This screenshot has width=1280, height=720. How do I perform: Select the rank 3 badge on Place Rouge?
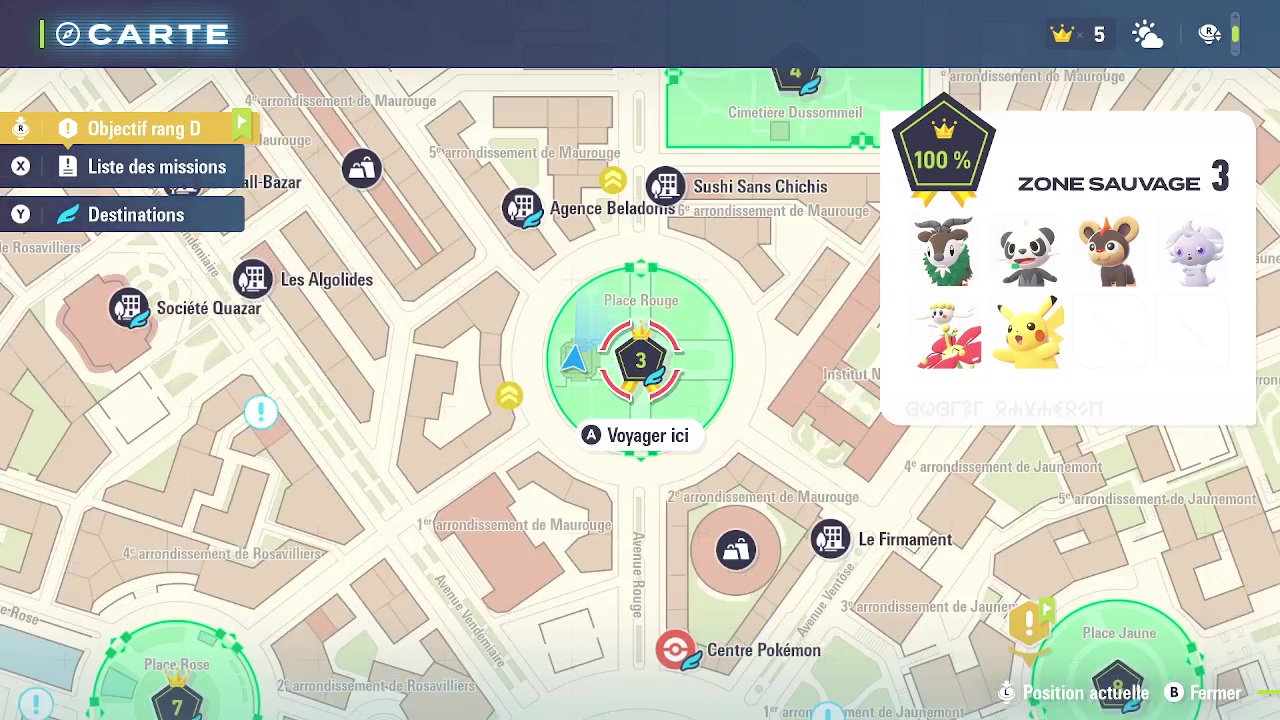(640, 360)
